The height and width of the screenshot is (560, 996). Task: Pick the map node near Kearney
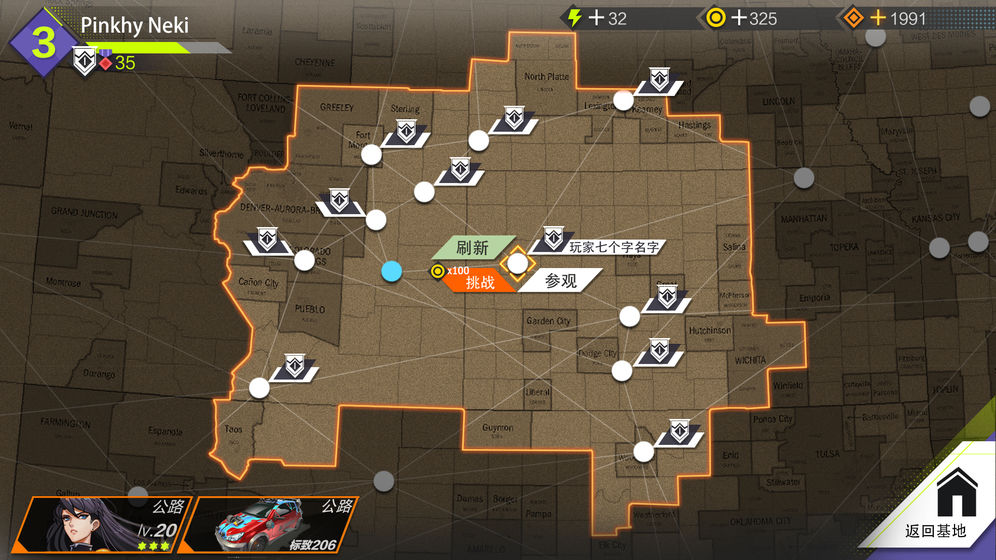[x=623, y=100]
